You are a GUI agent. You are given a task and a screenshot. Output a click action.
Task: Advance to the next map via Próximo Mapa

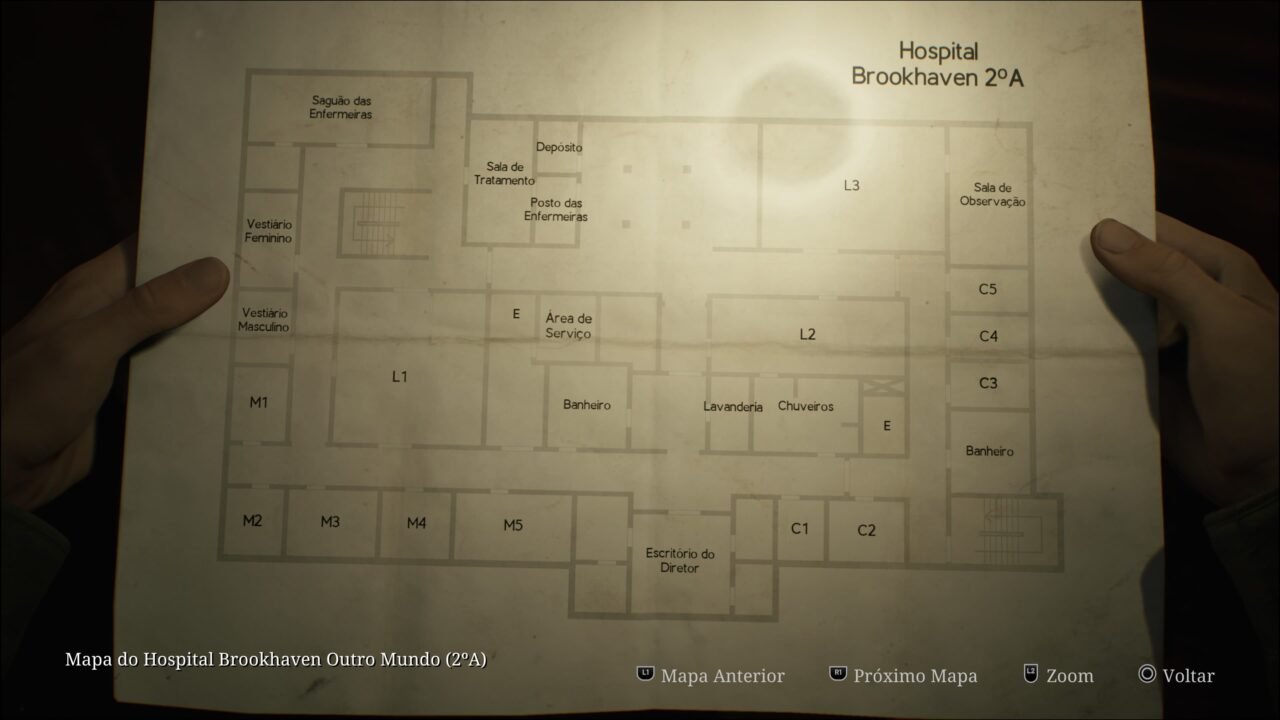pyautogui.click(x=912, y=675)
